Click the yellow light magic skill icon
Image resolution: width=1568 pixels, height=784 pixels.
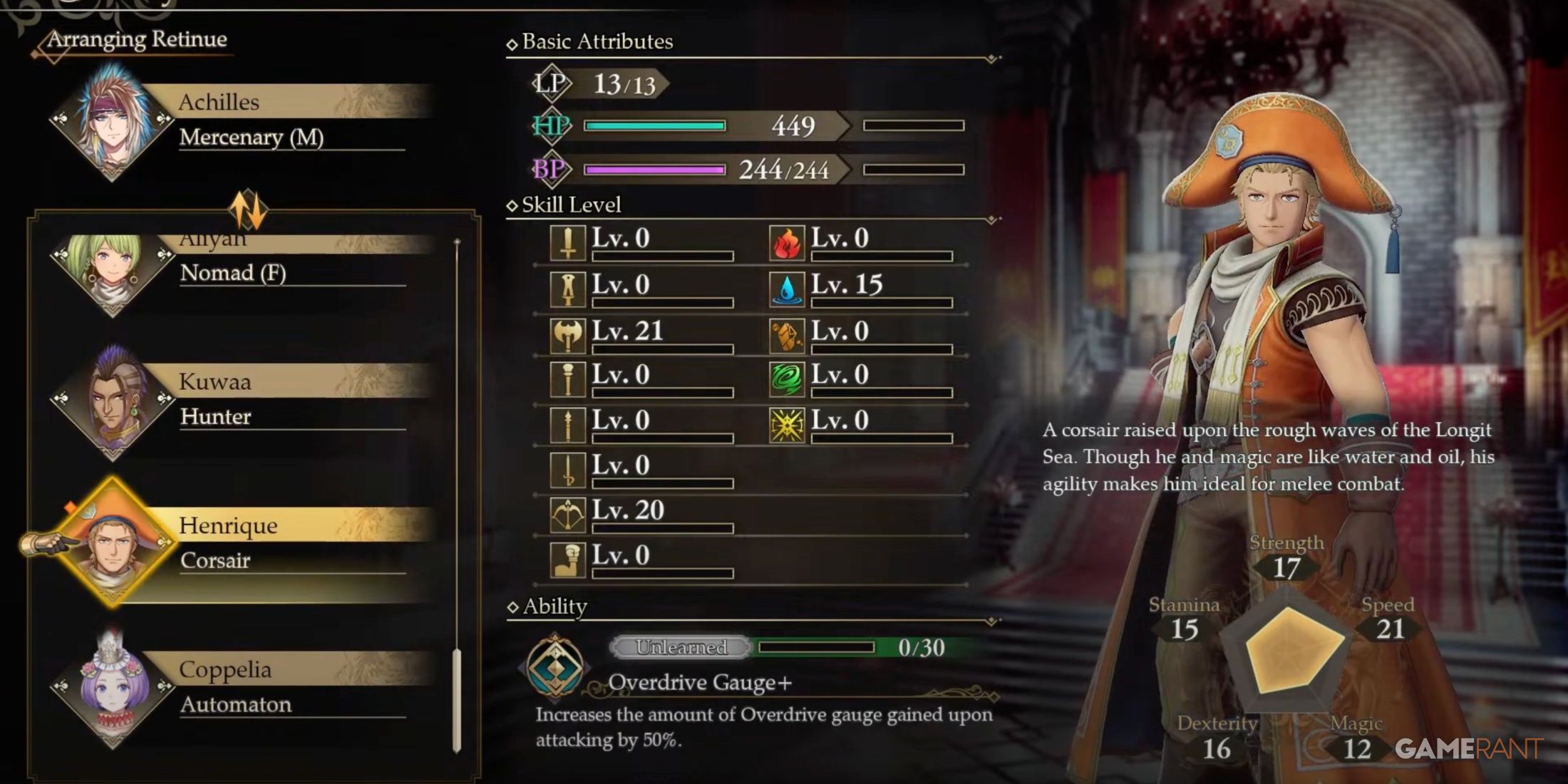(x=788, y=421)
